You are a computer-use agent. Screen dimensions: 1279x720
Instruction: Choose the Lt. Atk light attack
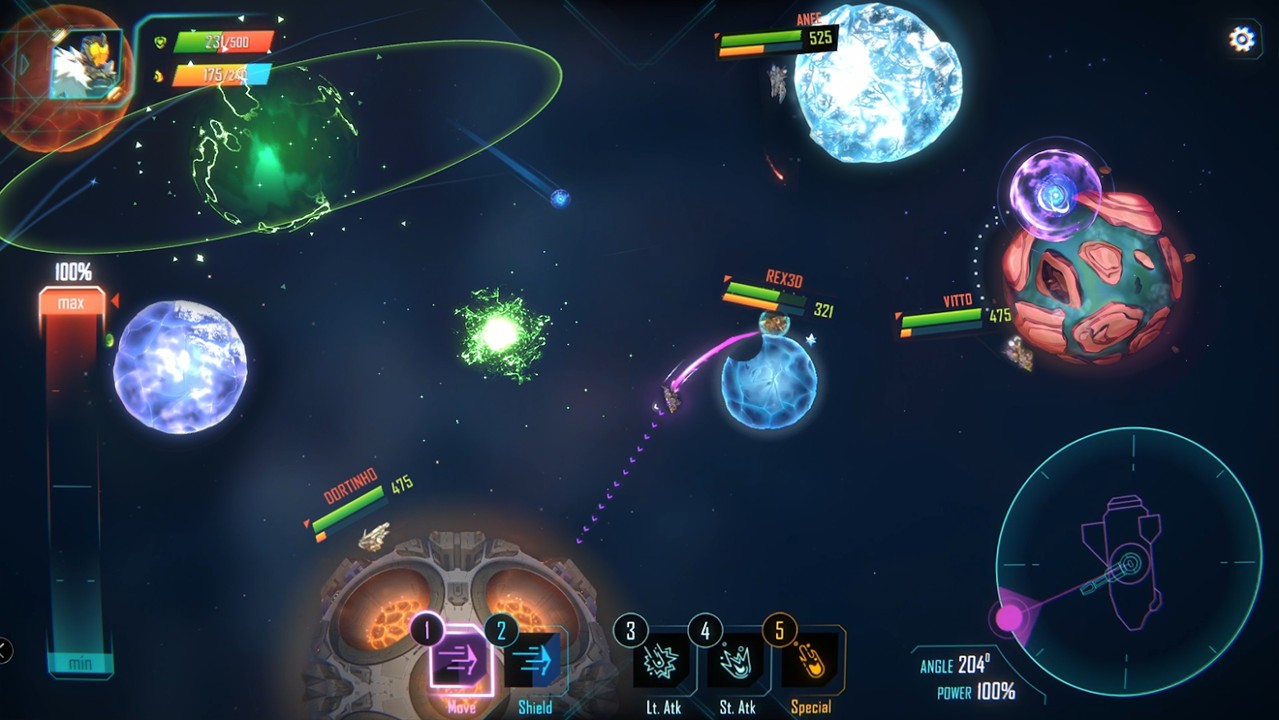[x=662, y=661]
